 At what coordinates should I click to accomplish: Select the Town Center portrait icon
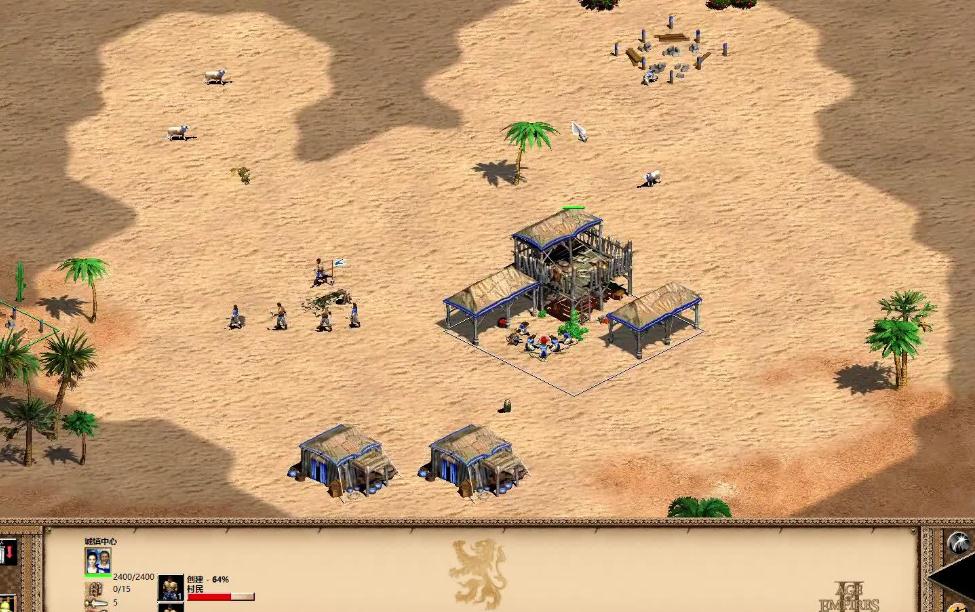pyautogui.click(x=98, y=561)
